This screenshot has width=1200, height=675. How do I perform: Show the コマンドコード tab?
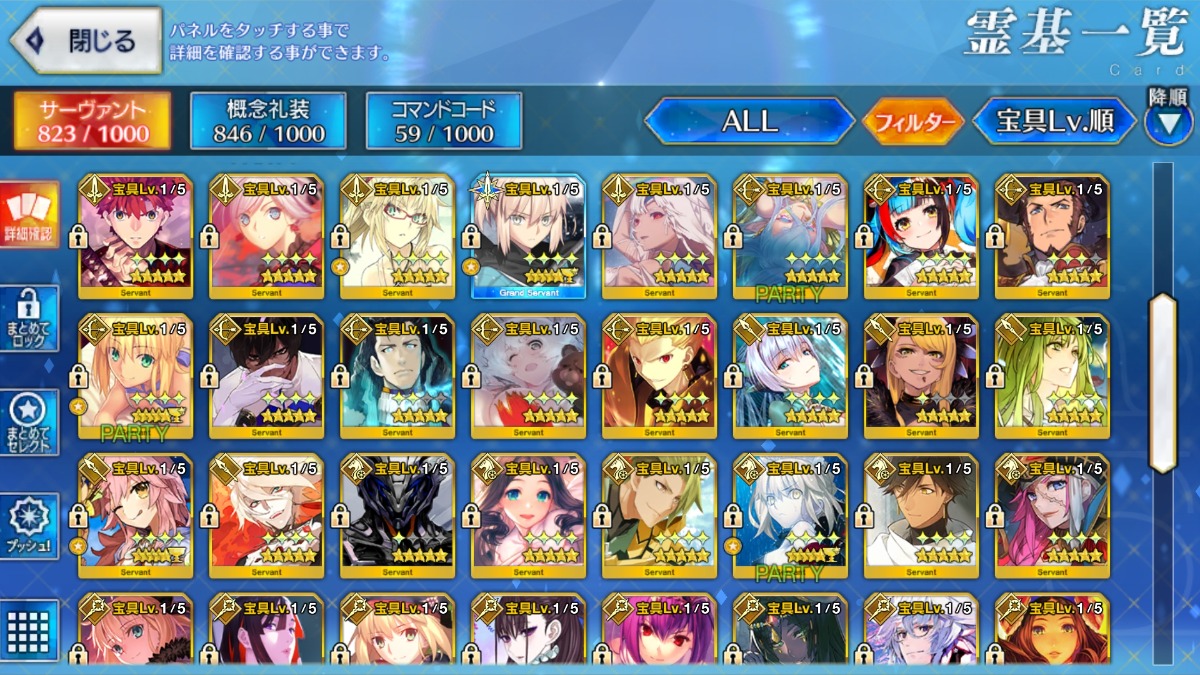[444, 122]
